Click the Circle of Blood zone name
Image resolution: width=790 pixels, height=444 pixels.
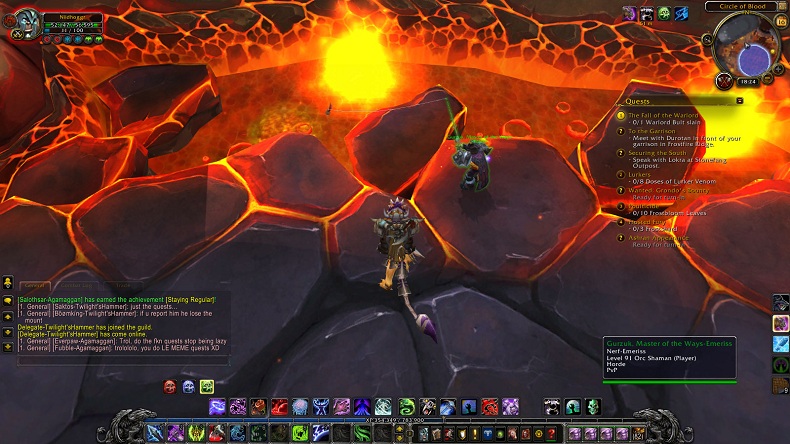pyautogui.click(x=743, y=6)
